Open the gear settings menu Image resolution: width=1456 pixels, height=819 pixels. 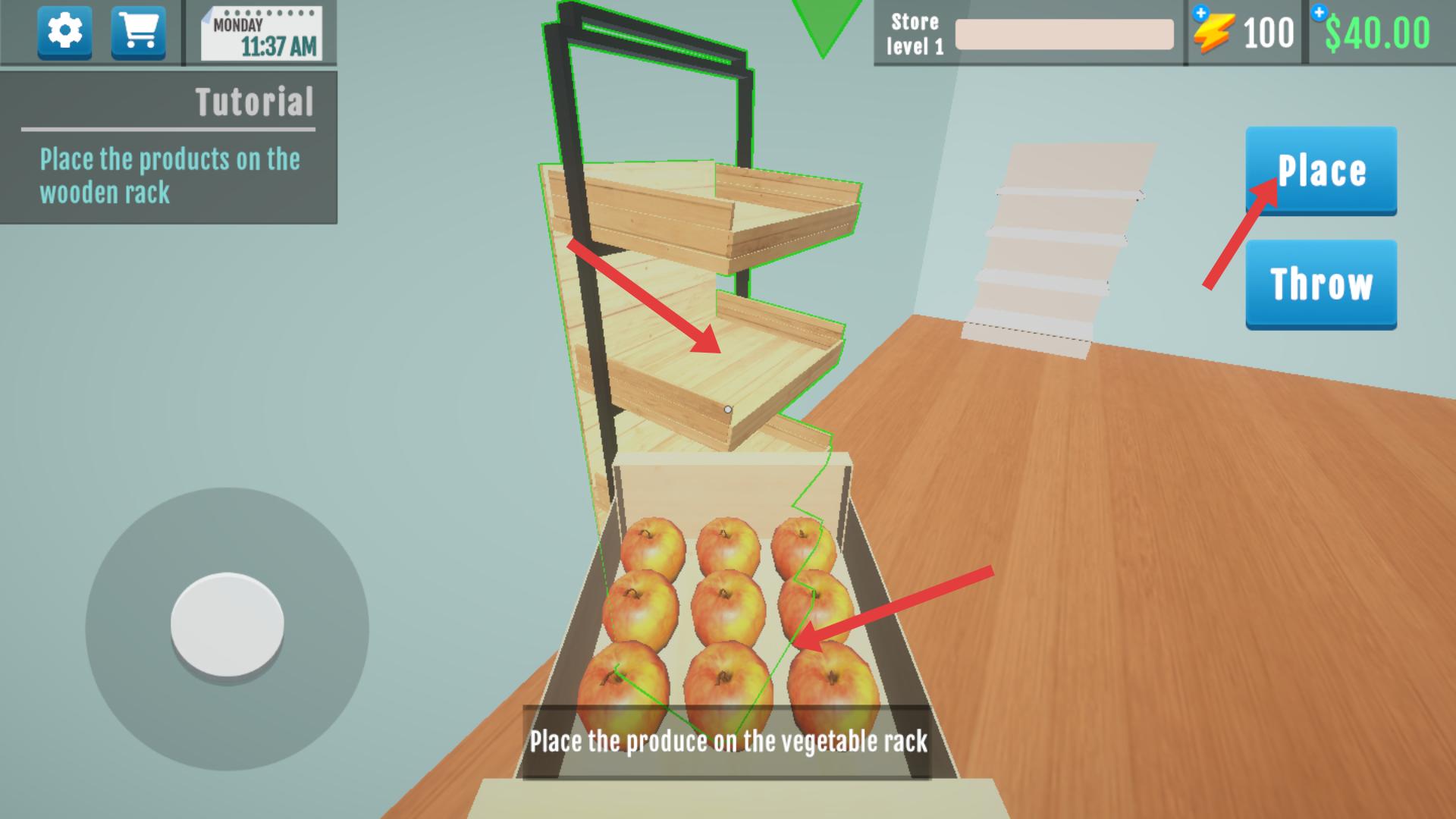[x=64, y=32]
